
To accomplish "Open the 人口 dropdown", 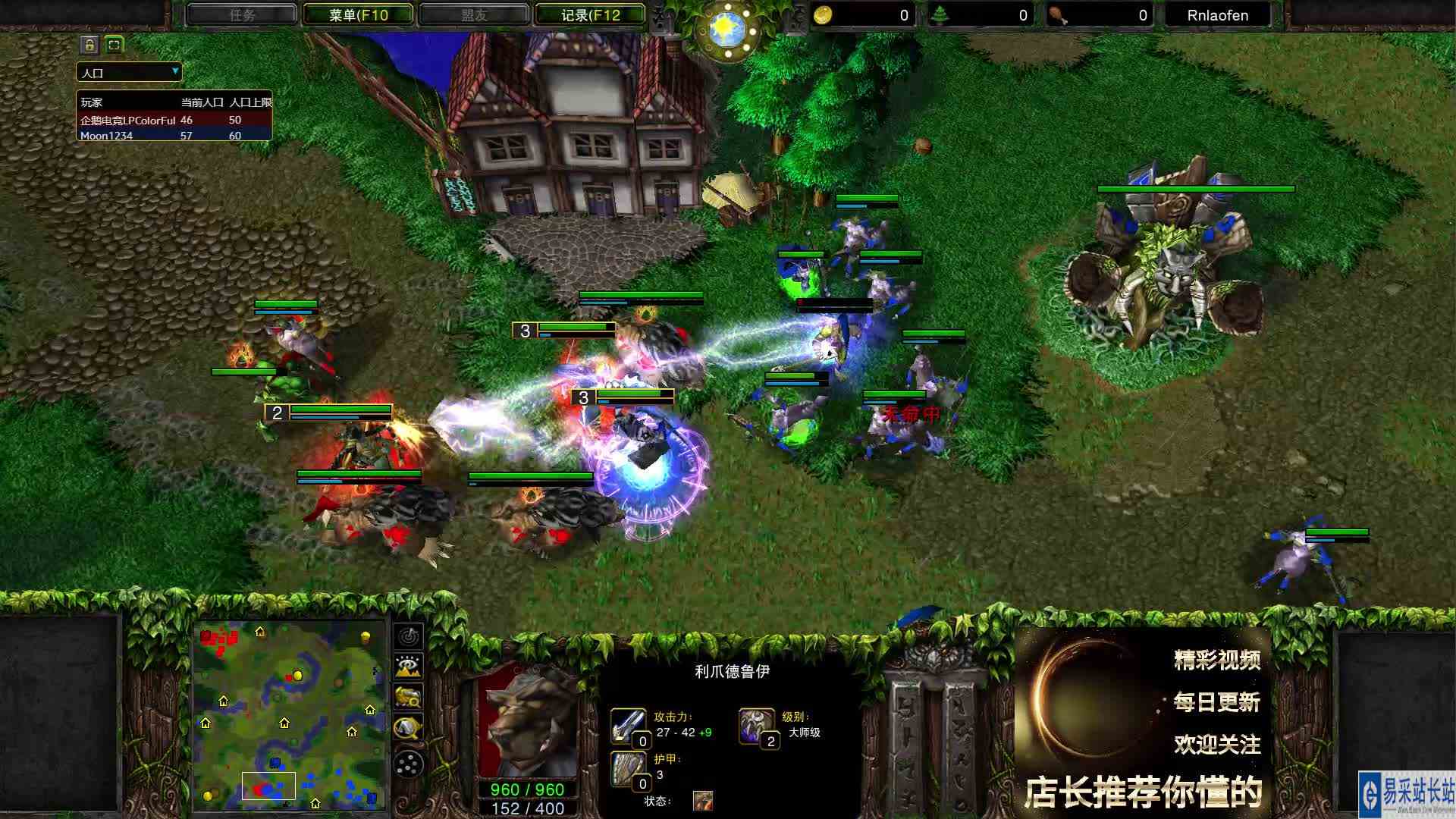I will pos(127,72).
